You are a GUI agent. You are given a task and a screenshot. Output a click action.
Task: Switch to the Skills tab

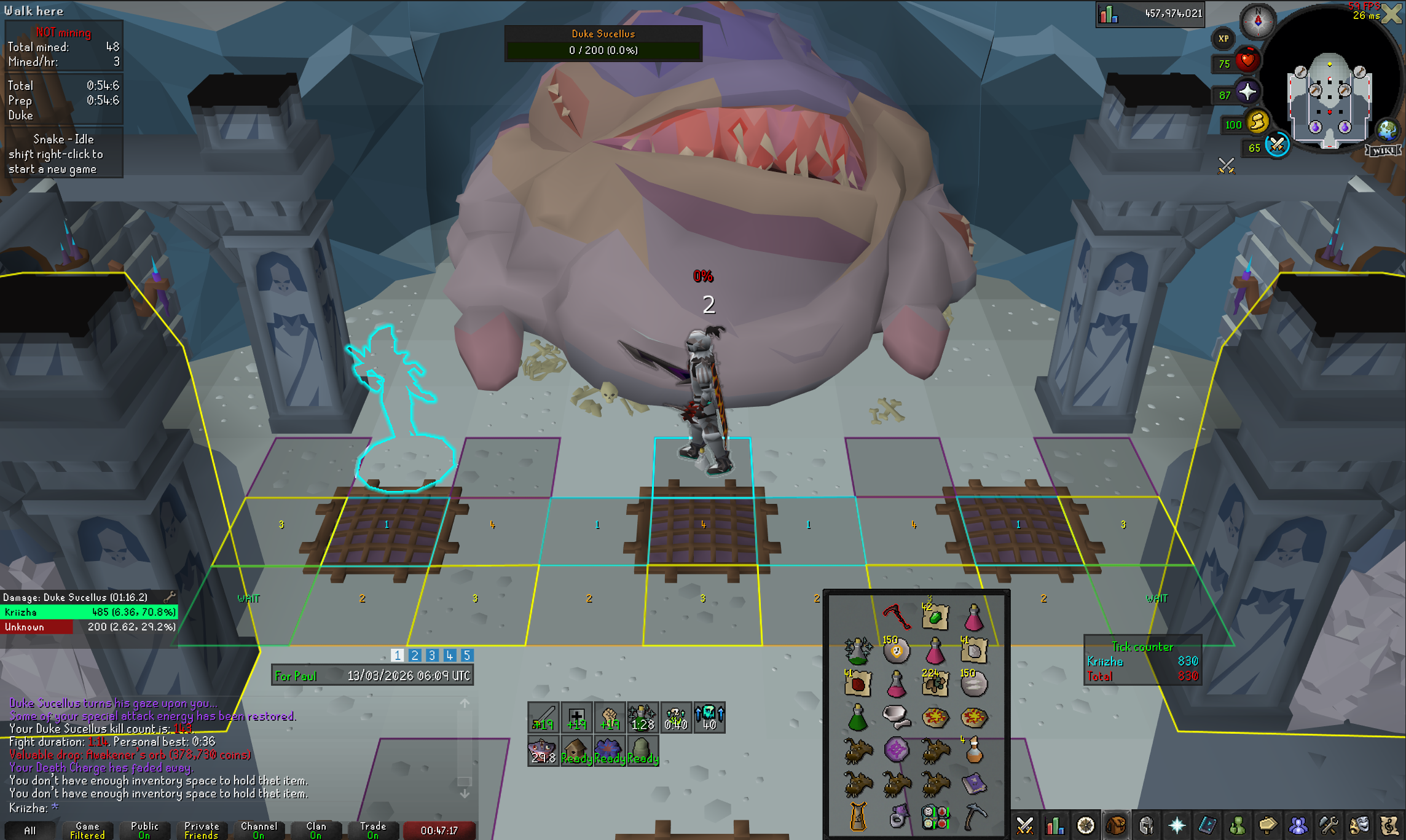1054,825
